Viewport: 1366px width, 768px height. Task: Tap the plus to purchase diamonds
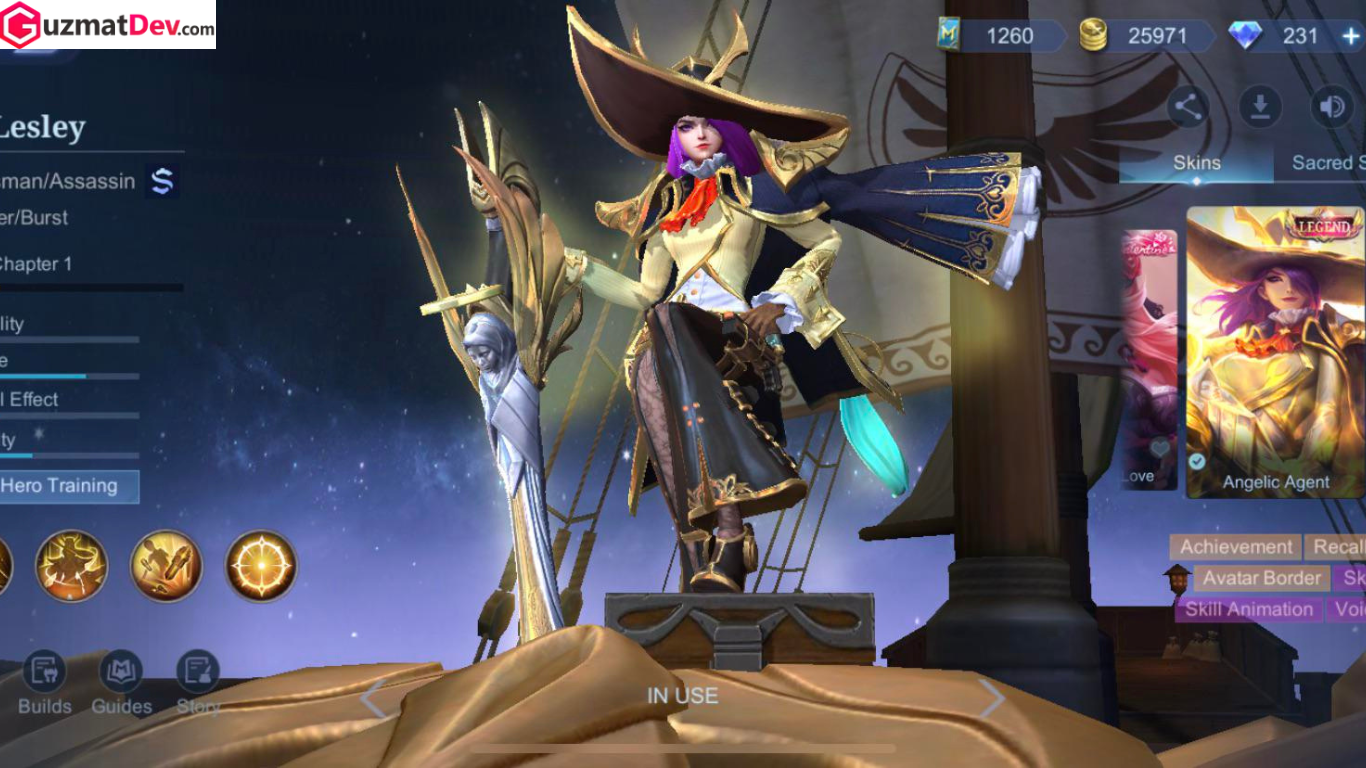tap(1351, 37)
